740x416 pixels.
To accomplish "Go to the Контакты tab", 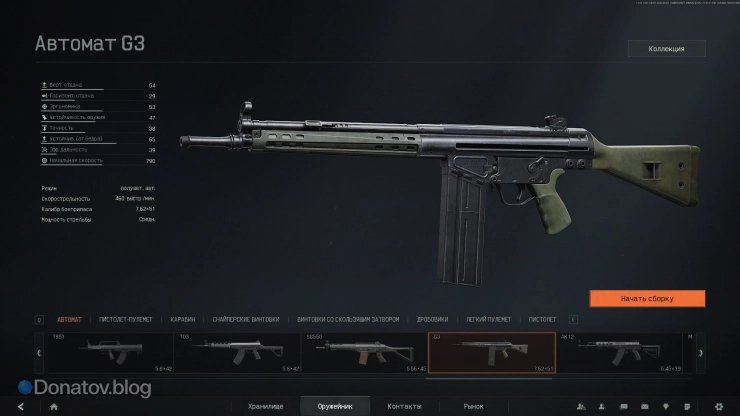I will [x=404, y=406].
